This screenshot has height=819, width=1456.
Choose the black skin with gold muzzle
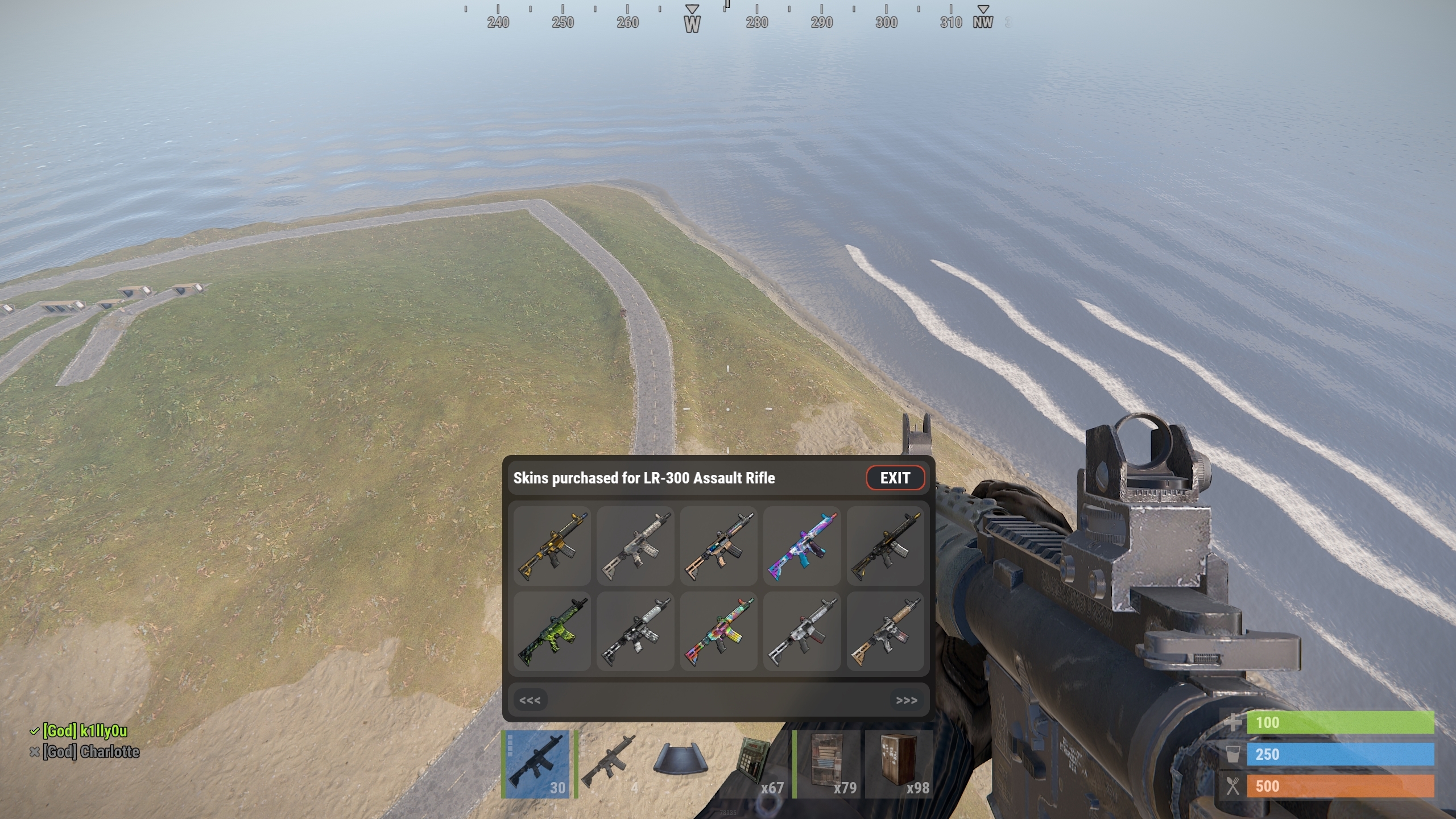[885, 546]
